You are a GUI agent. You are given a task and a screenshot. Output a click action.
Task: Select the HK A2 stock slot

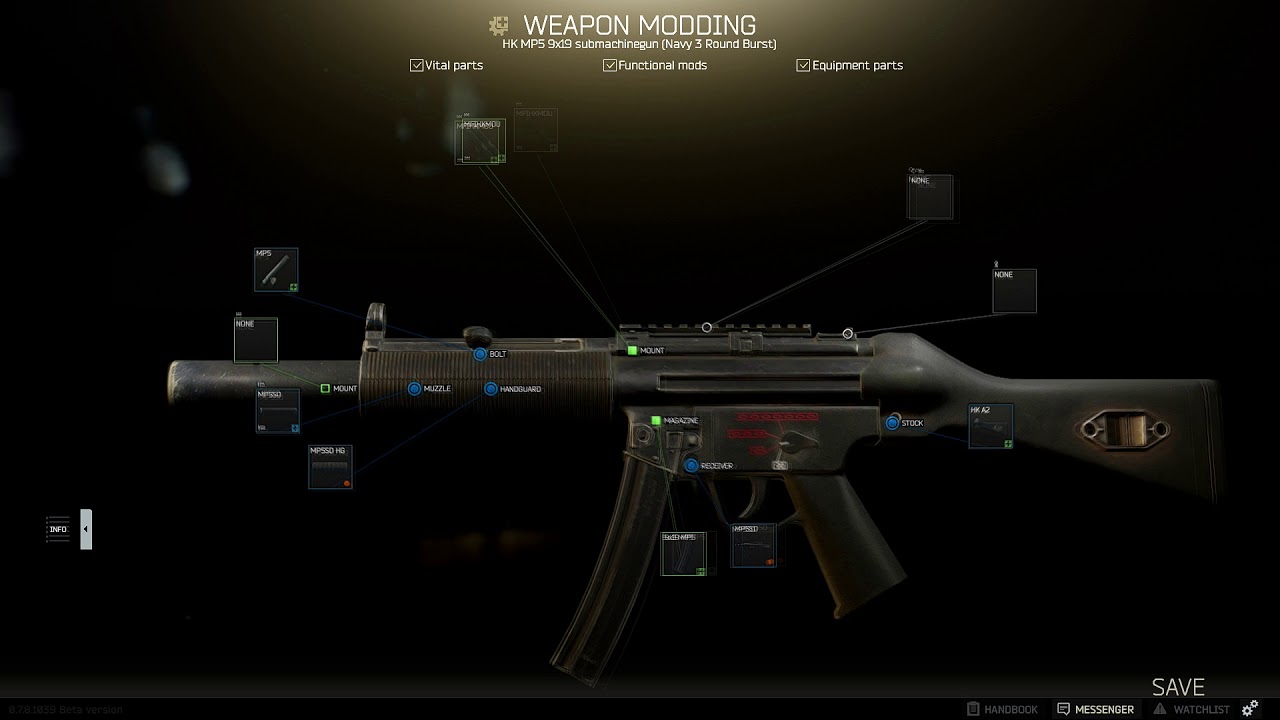(x=990, y=426)
